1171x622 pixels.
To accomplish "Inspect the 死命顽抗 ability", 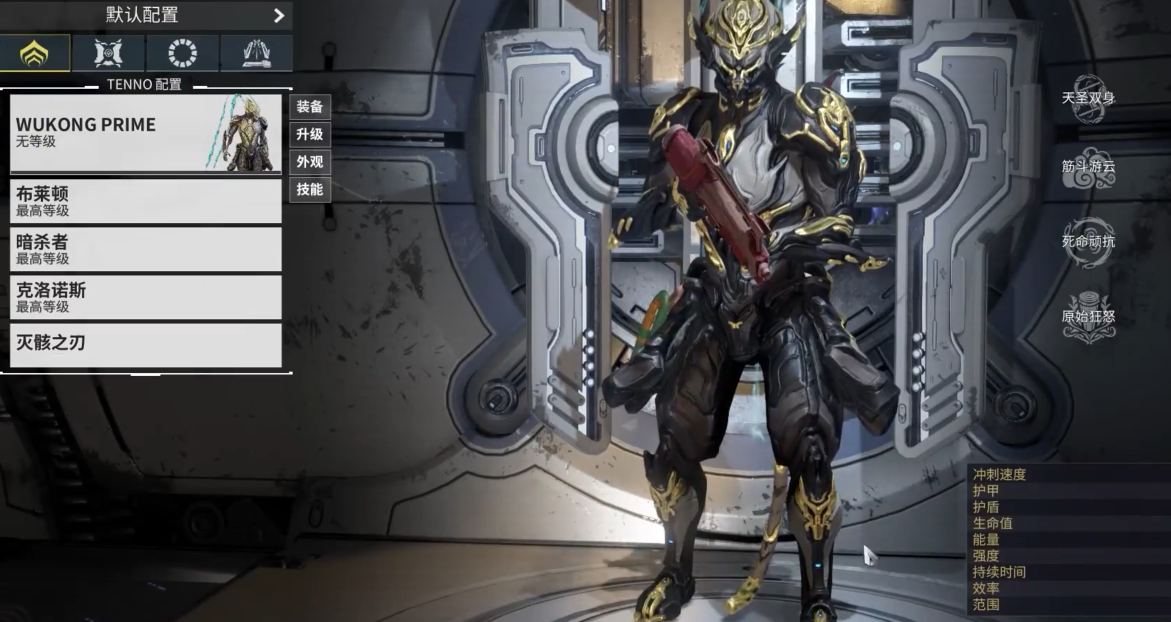I will coord(1088,242).
